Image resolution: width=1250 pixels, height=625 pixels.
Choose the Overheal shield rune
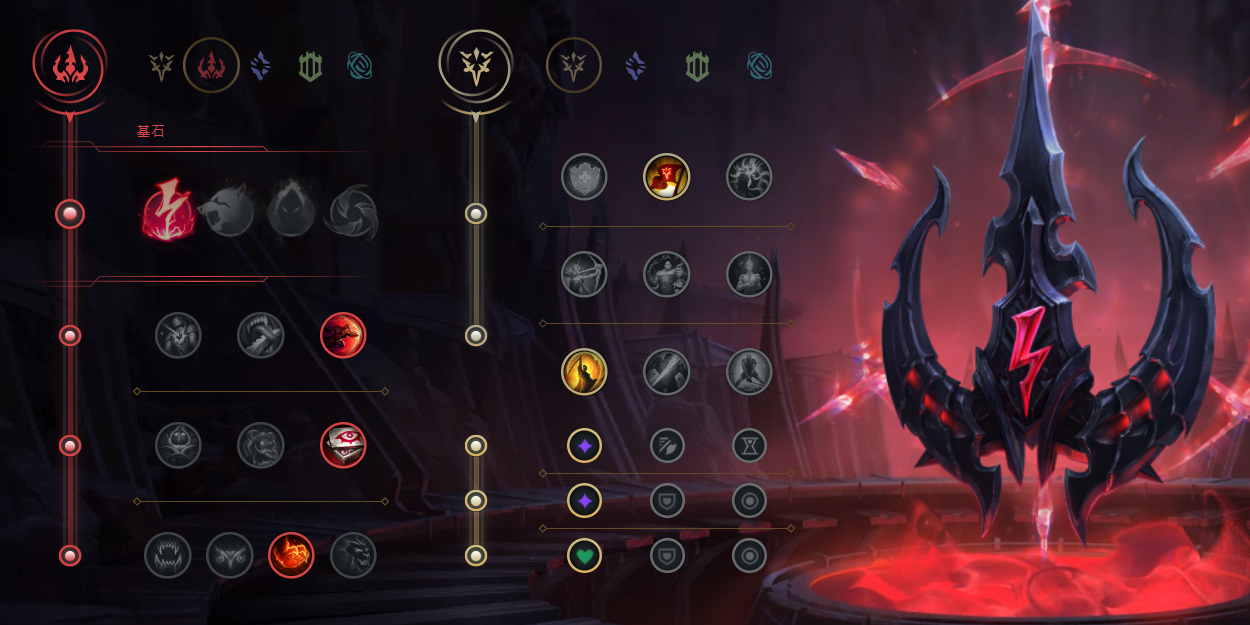584,177
